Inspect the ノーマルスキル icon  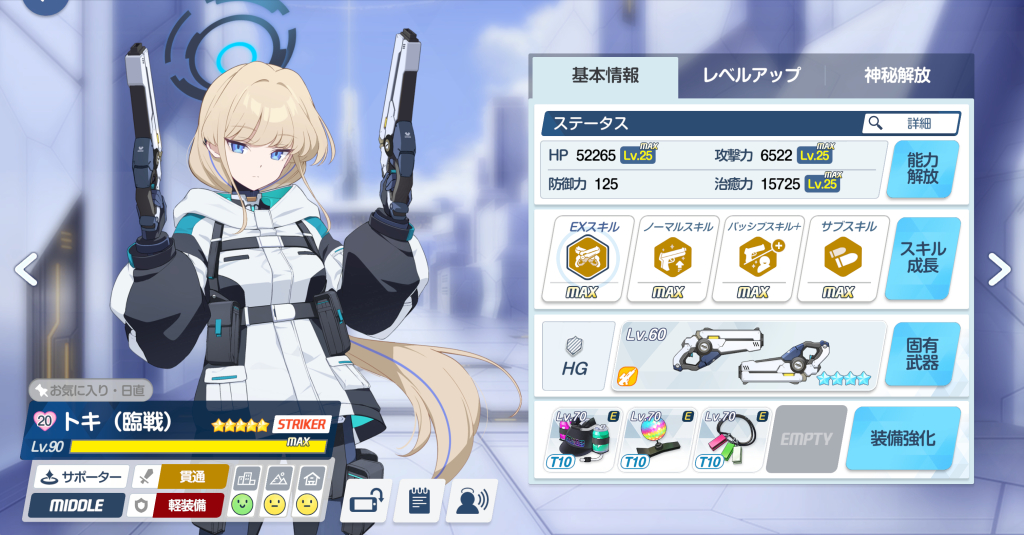pos(667,259)
